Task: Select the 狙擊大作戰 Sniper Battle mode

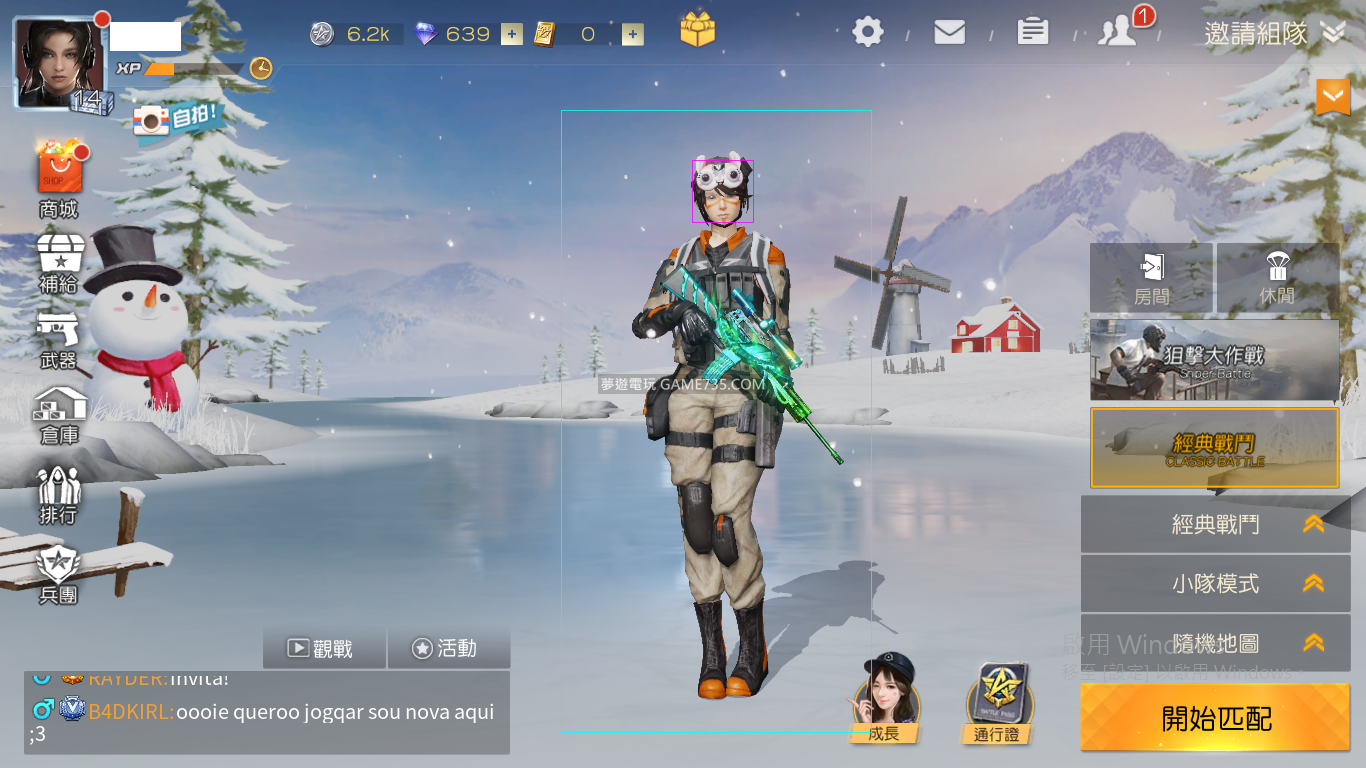Action: point(1214,360)
